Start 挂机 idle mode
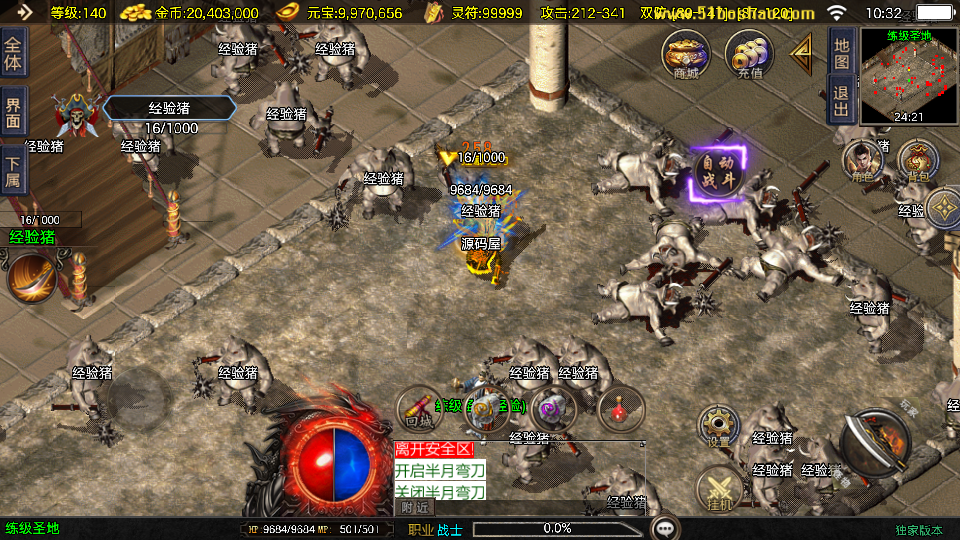The image size is (960, 540). tap(718, 490)
